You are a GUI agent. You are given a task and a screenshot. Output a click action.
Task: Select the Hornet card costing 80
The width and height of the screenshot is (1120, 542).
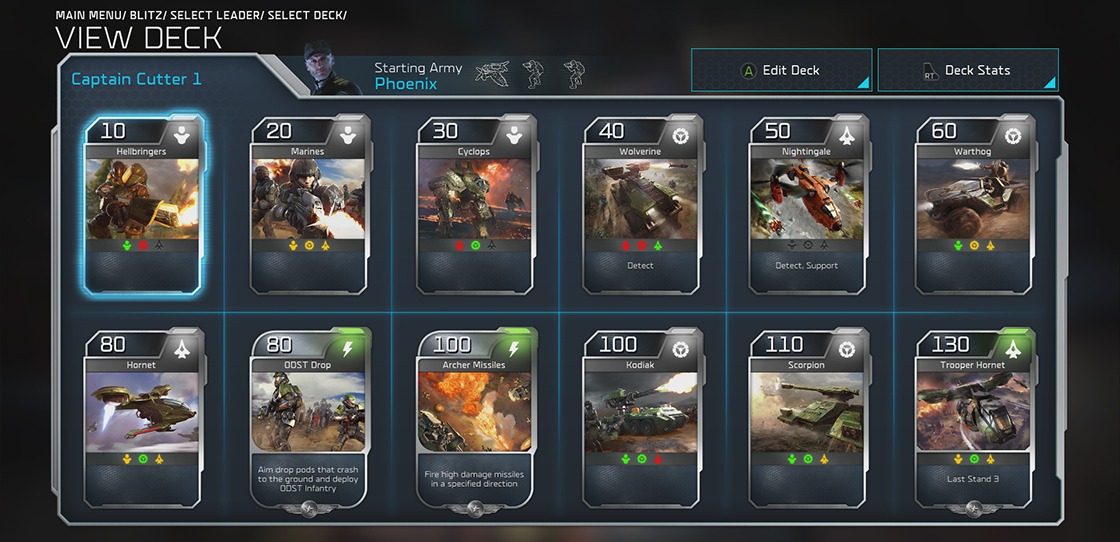pyautogui.click(x=142, y=418)
